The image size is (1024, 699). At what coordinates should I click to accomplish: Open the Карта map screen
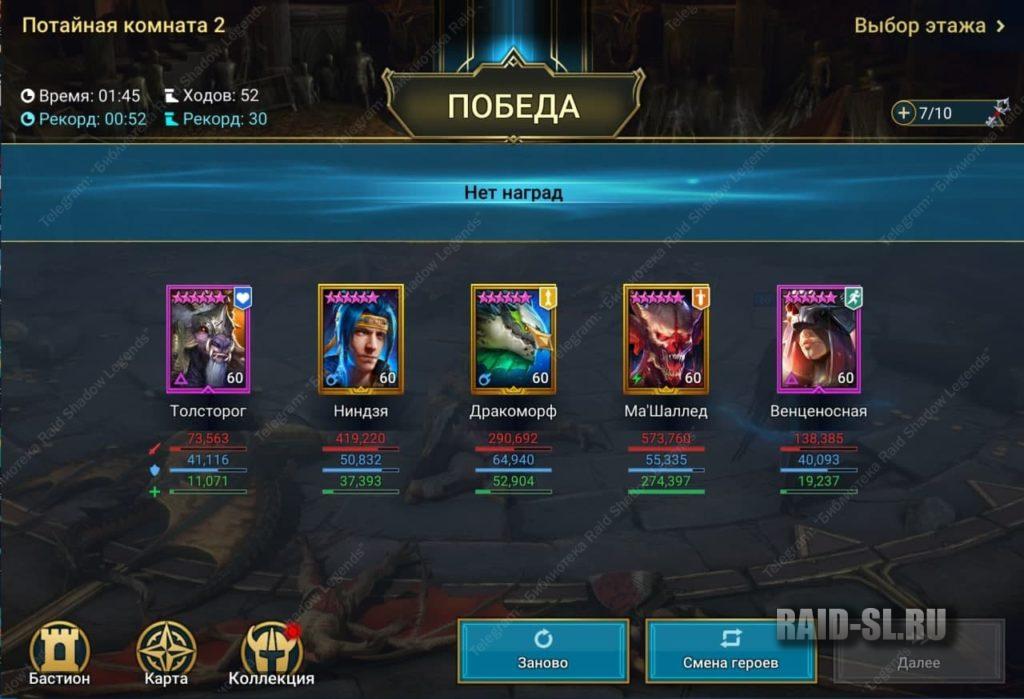(166, 654)
